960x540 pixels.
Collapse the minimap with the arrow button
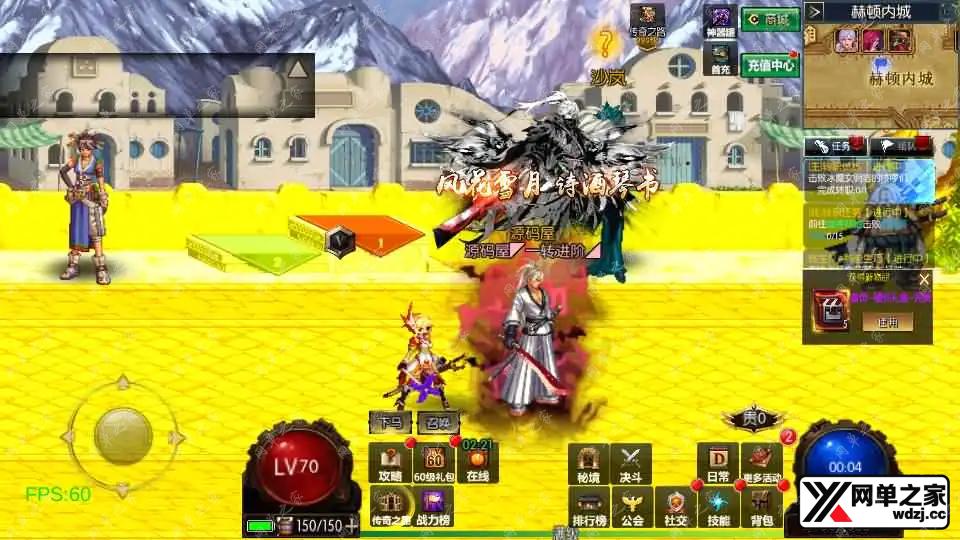click(x=815, y=12)
